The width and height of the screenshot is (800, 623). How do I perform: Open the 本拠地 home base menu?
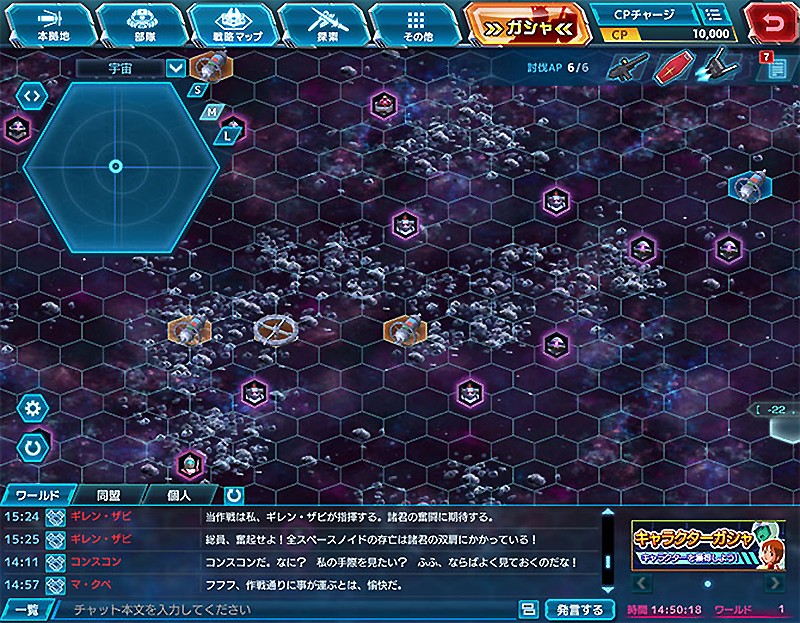52,24
